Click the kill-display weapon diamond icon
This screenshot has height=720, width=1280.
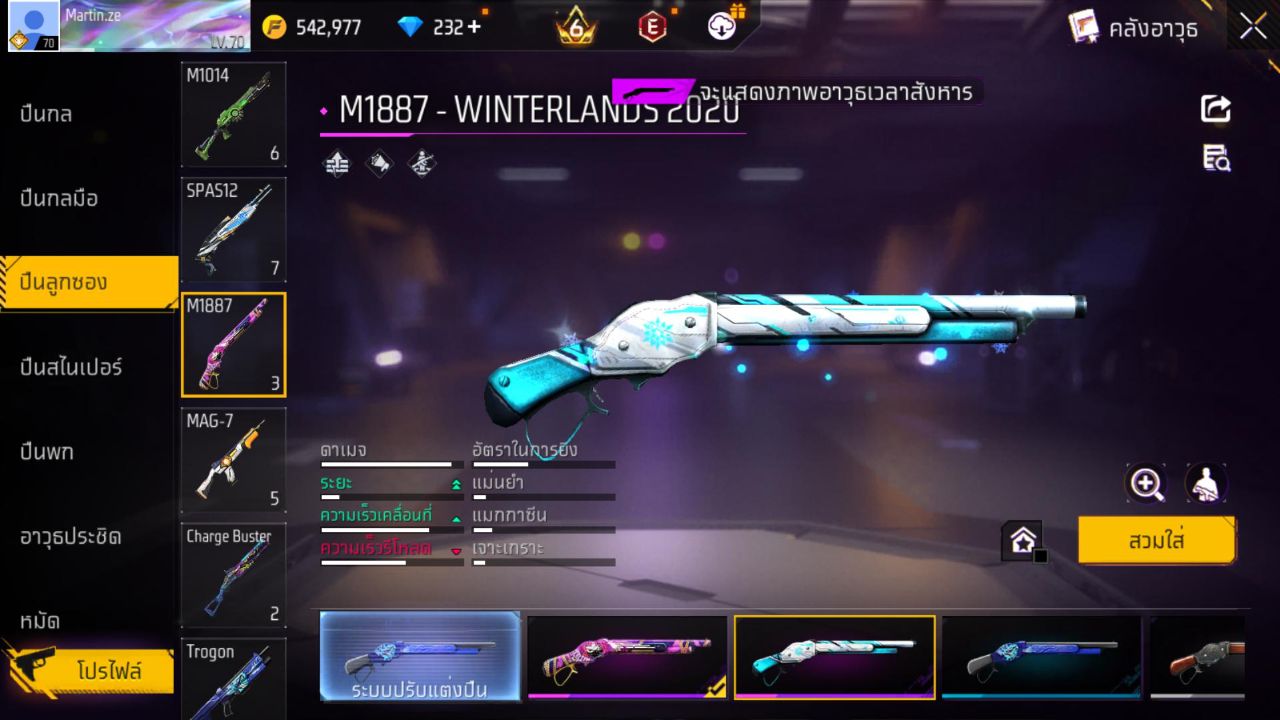(x=420, y=163)
